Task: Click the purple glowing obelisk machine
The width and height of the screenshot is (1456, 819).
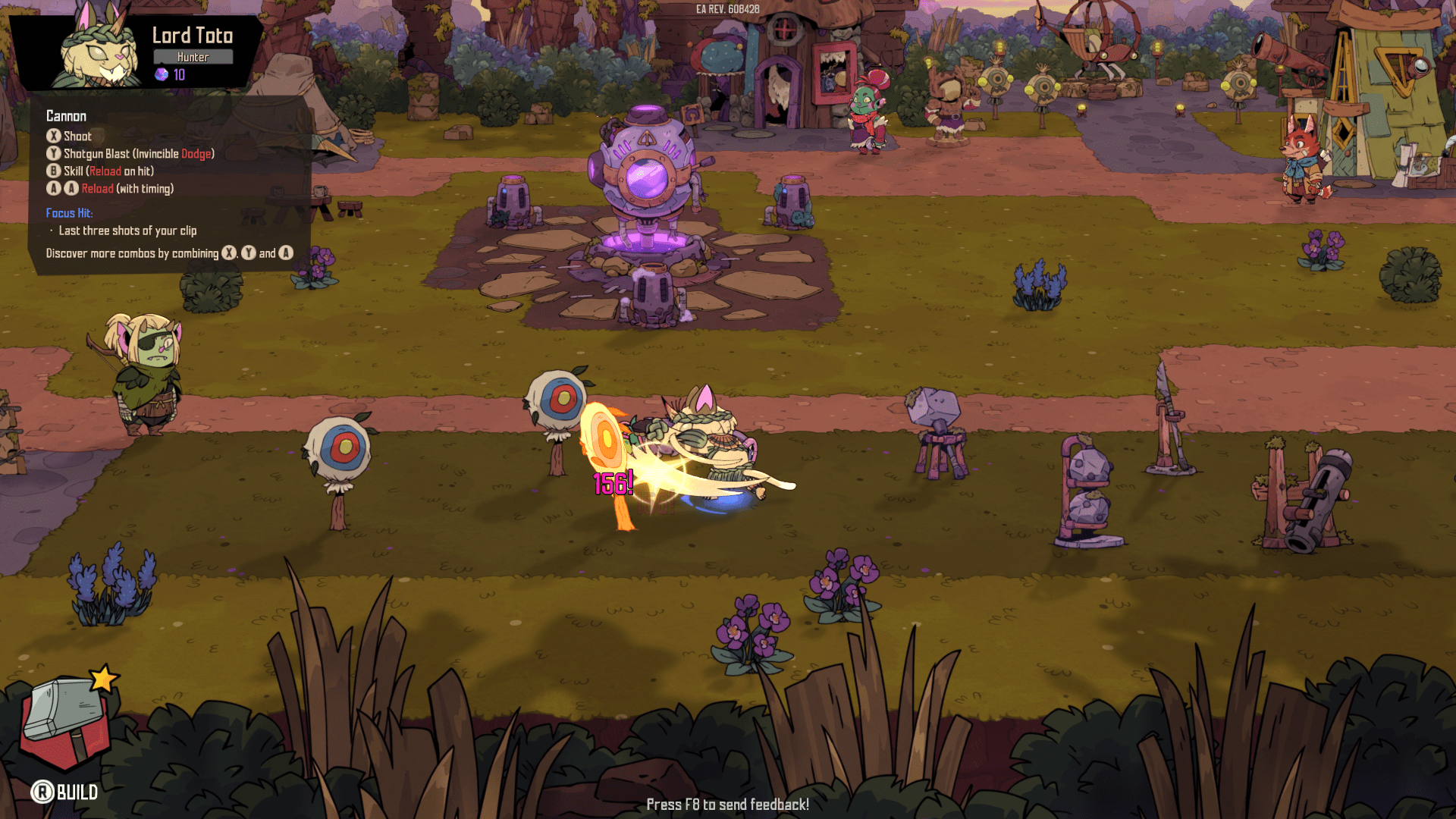Action: 648,174
